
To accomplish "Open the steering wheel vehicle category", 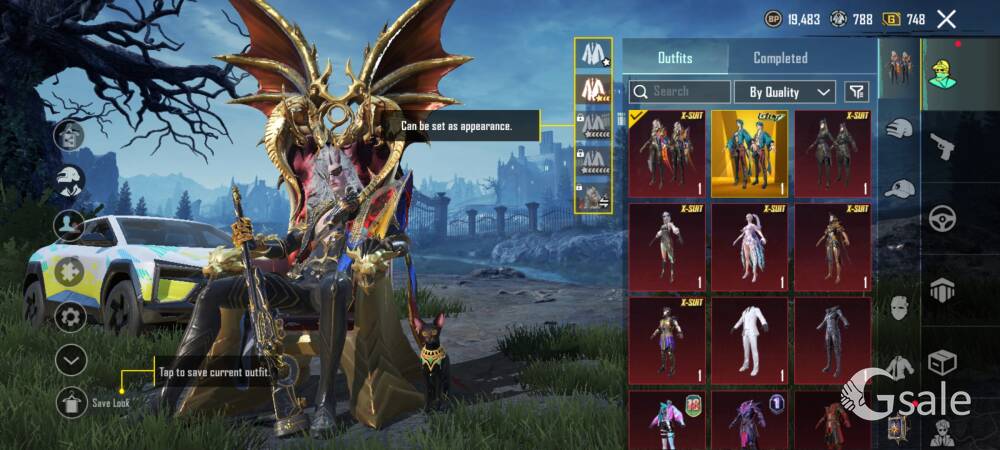I will tap(942, 218).
